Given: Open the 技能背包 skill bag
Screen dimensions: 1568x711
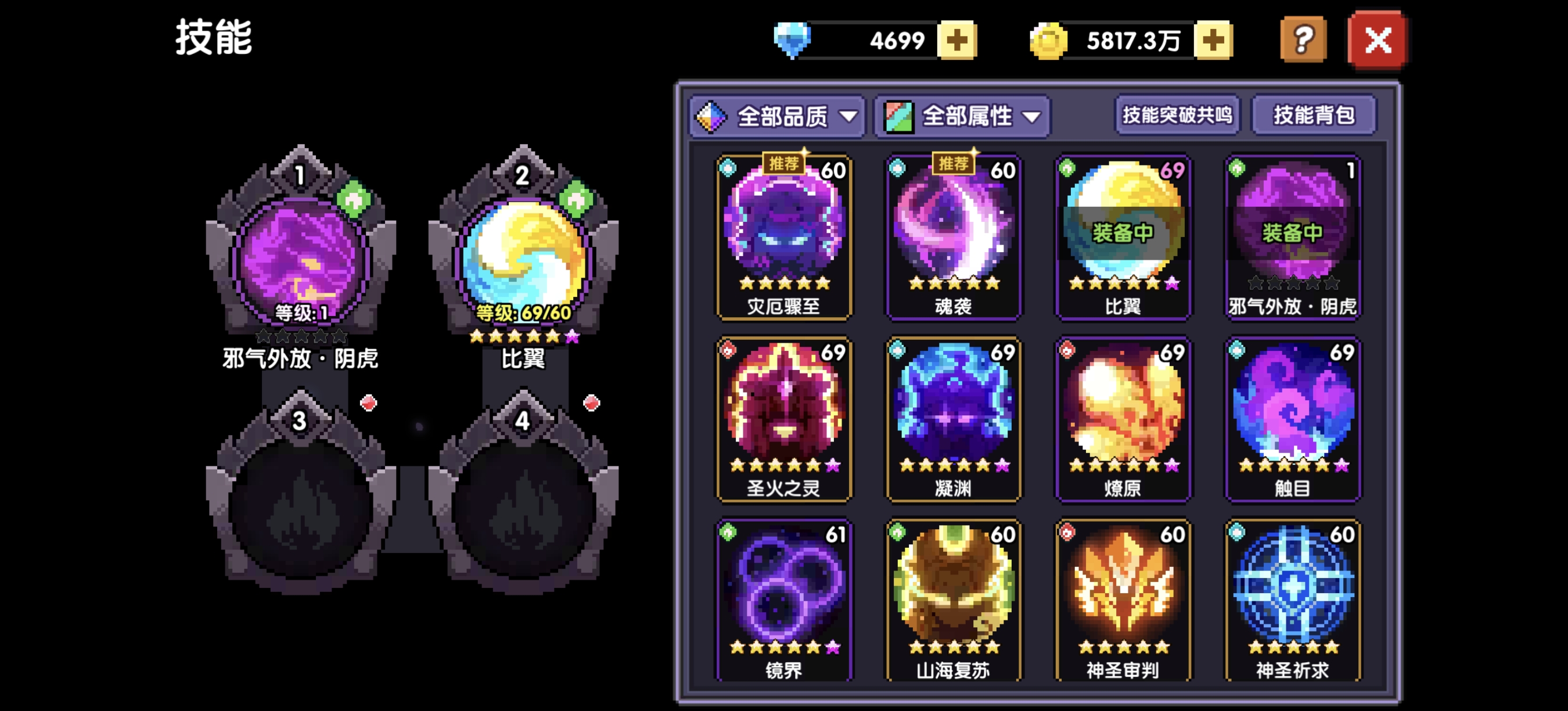Looking at the screenshot, I should [x=1314, y=114].
